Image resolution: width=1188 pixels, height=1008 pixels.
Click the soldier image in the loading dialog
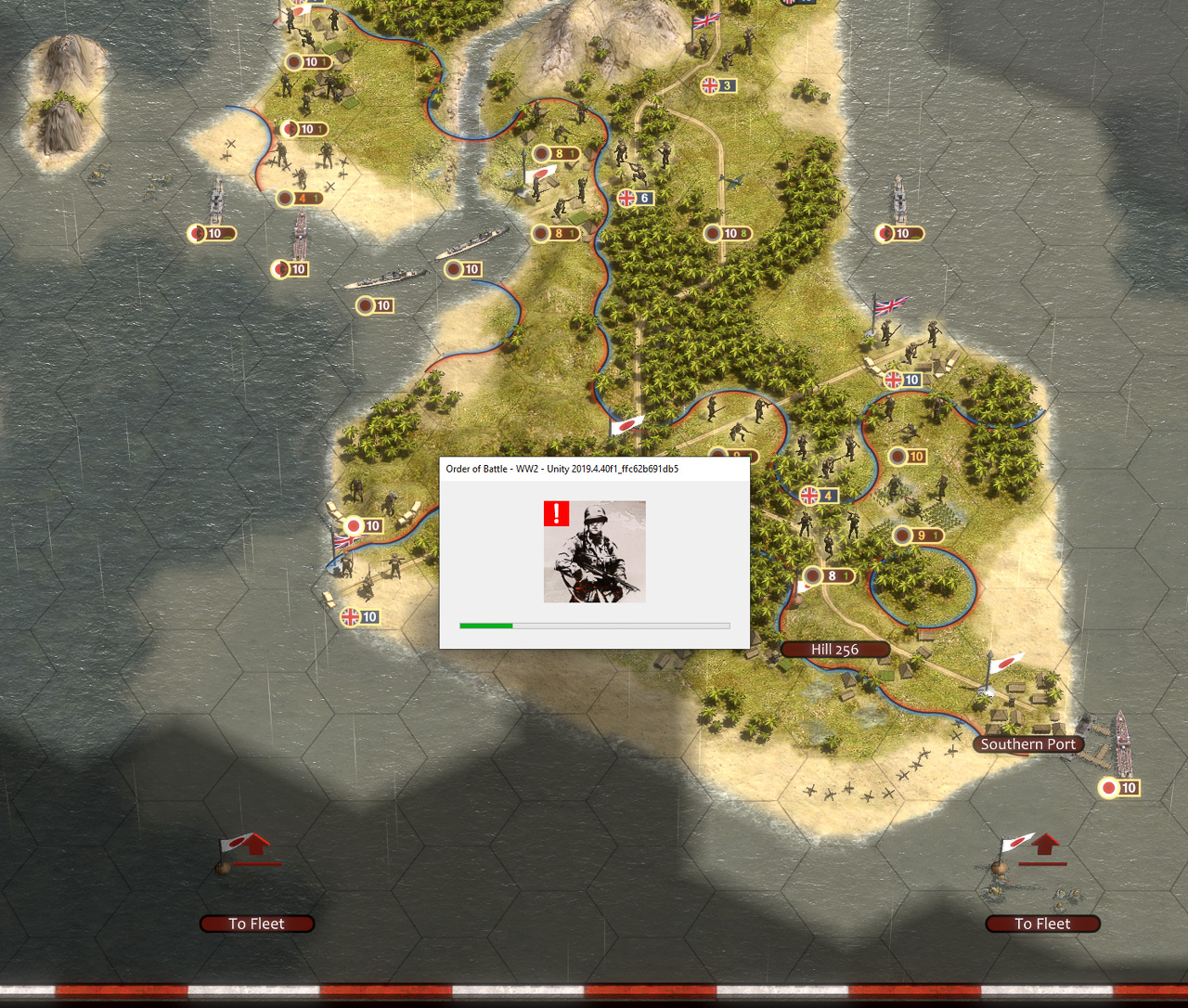[594, 551]
